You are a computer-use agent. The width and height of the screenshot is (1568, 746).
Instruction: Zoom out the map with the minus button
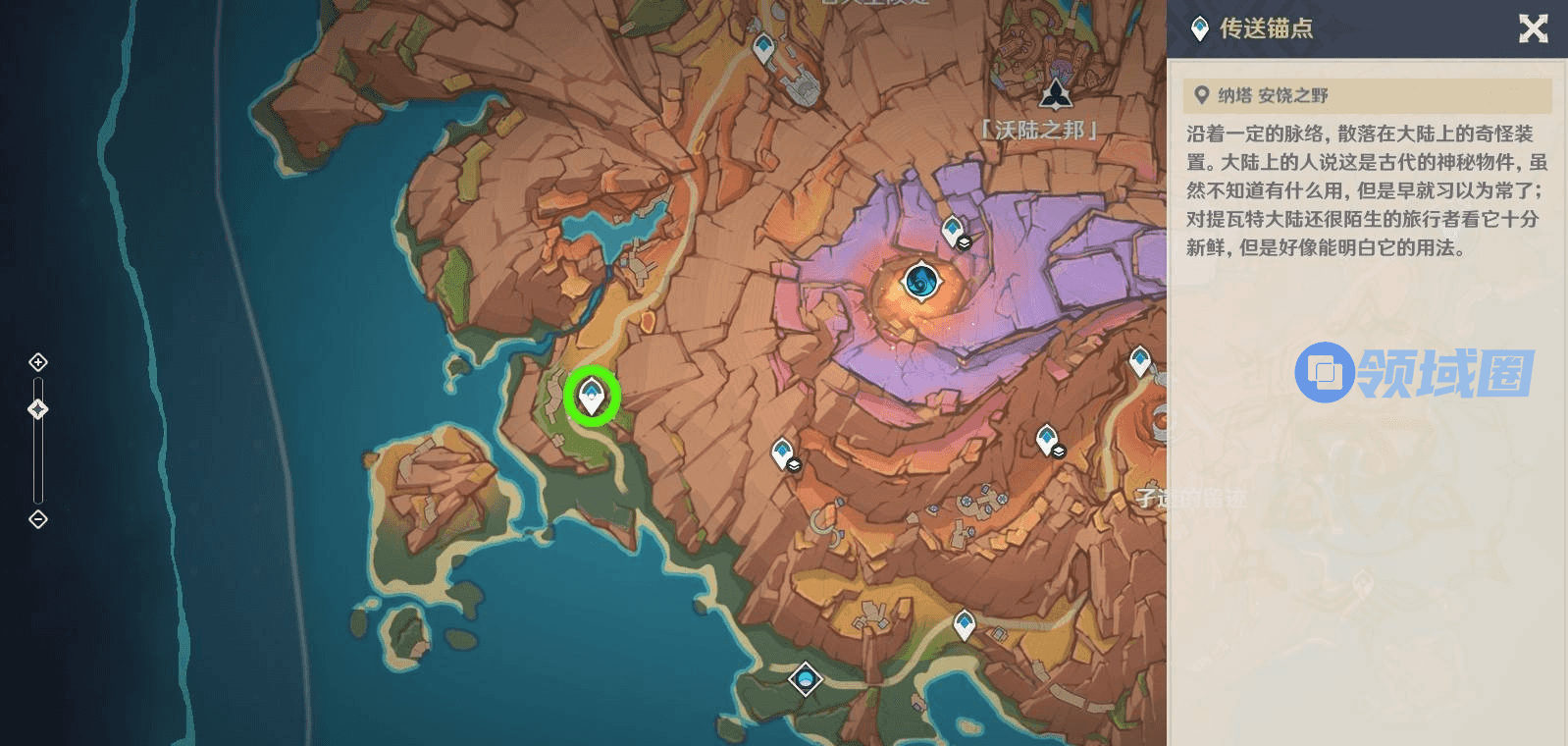(x=38, y=519)
